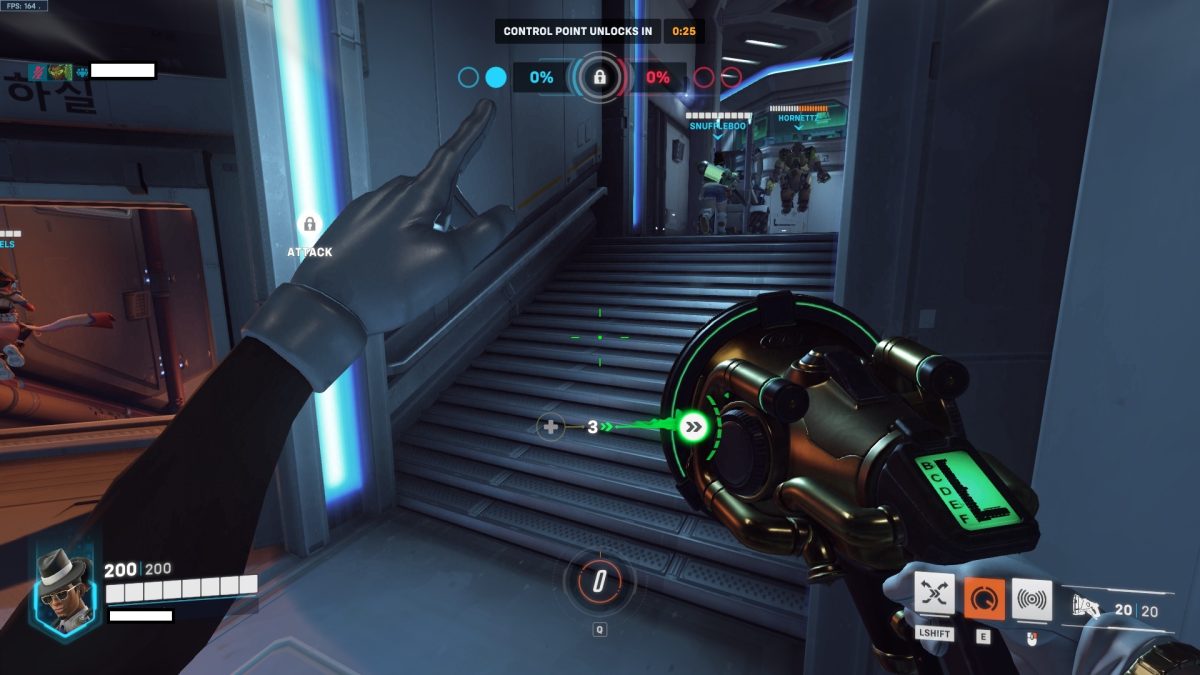
Task: Trigger the orange dial ability icon
Action: coord(984,597)
